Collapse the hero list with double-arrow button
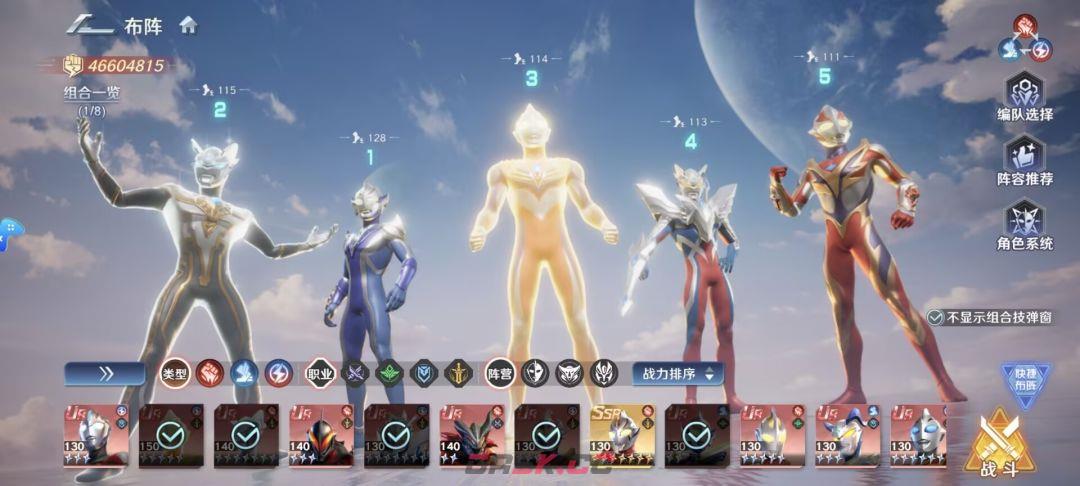Screen dimensions: 1080x486 tap(104, 374)
